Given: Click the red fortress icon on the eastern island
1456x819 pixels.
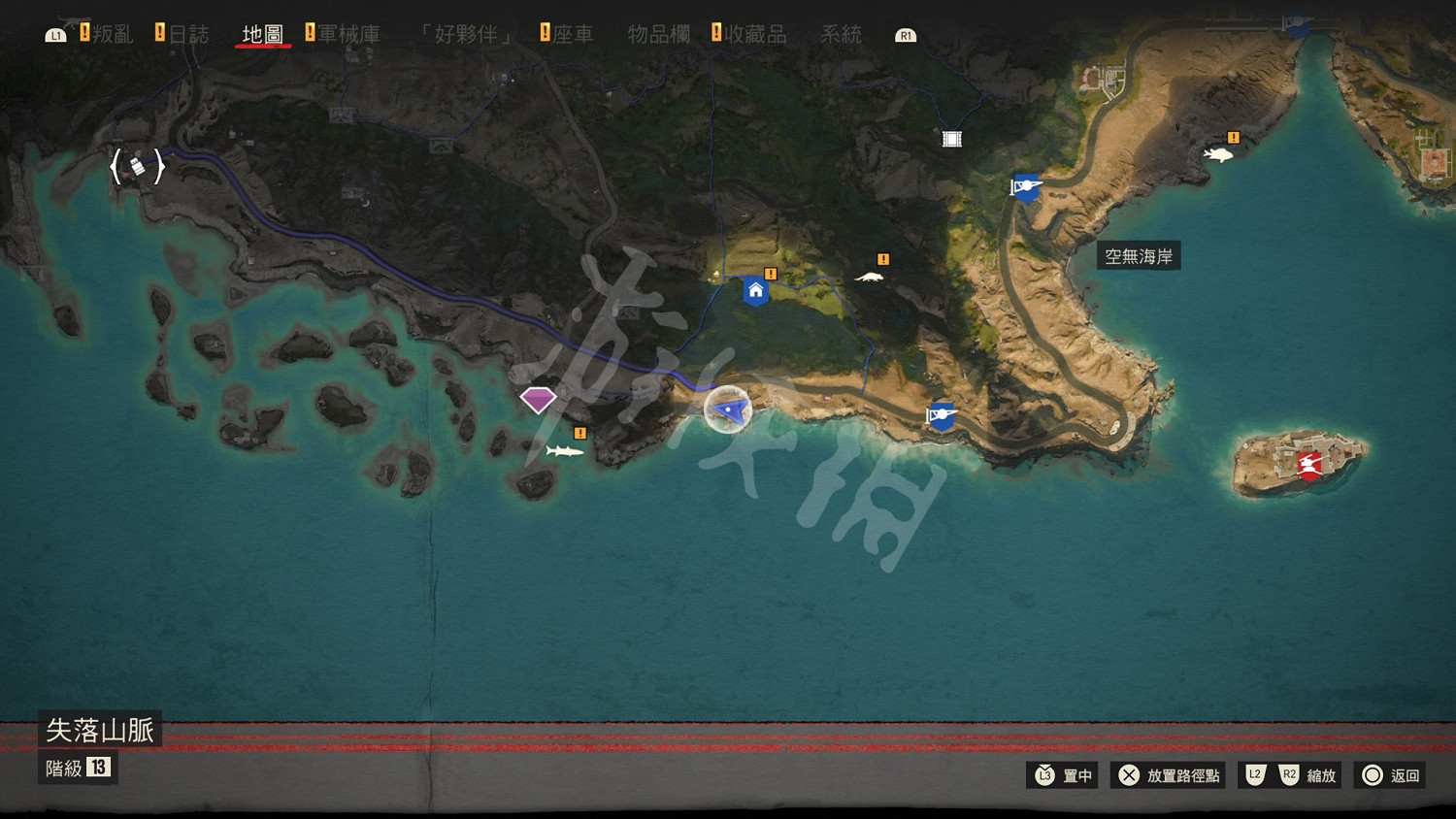Looking at the screenshot, I should 1308,466.
